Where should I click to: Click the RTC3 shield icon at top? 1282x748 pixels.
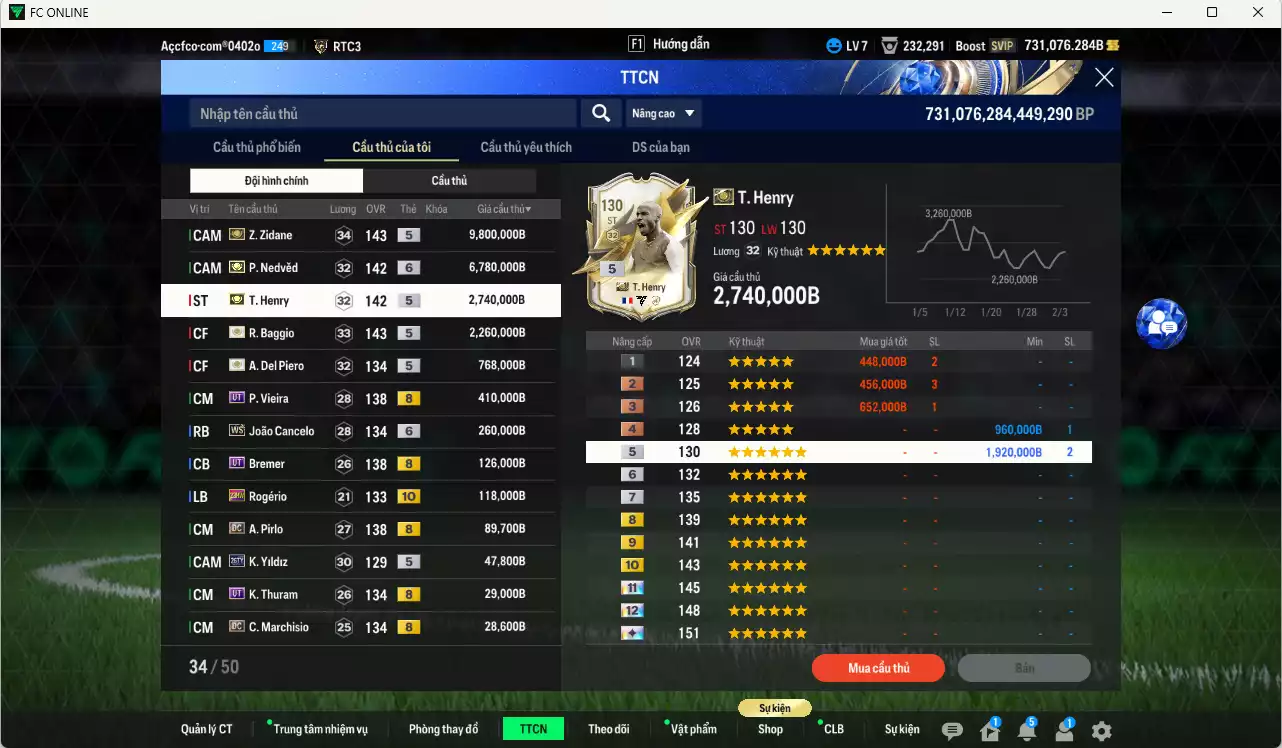320,44
